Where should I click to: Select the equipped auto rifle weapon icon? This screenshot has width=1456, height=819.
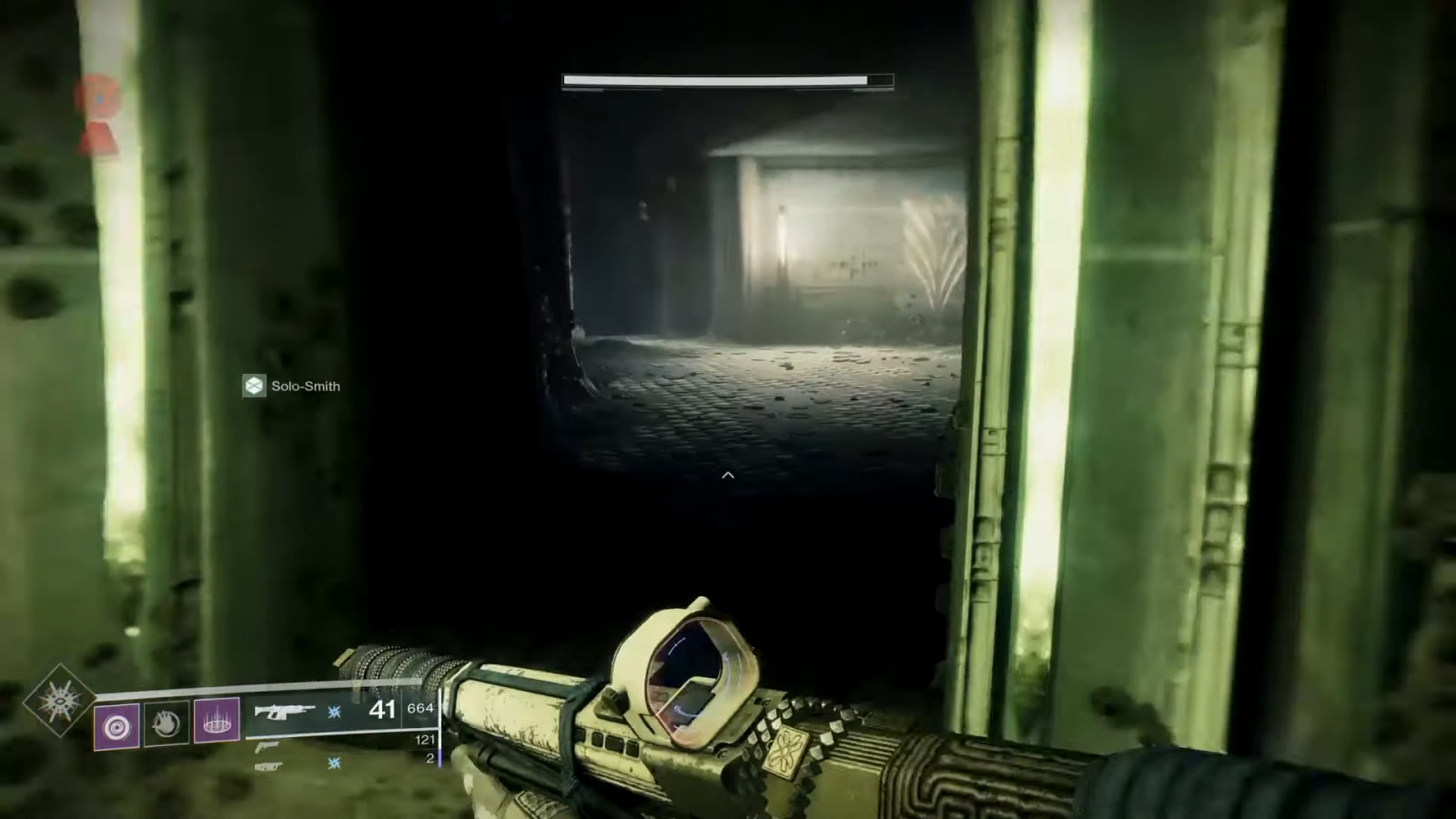click(285, 711)
